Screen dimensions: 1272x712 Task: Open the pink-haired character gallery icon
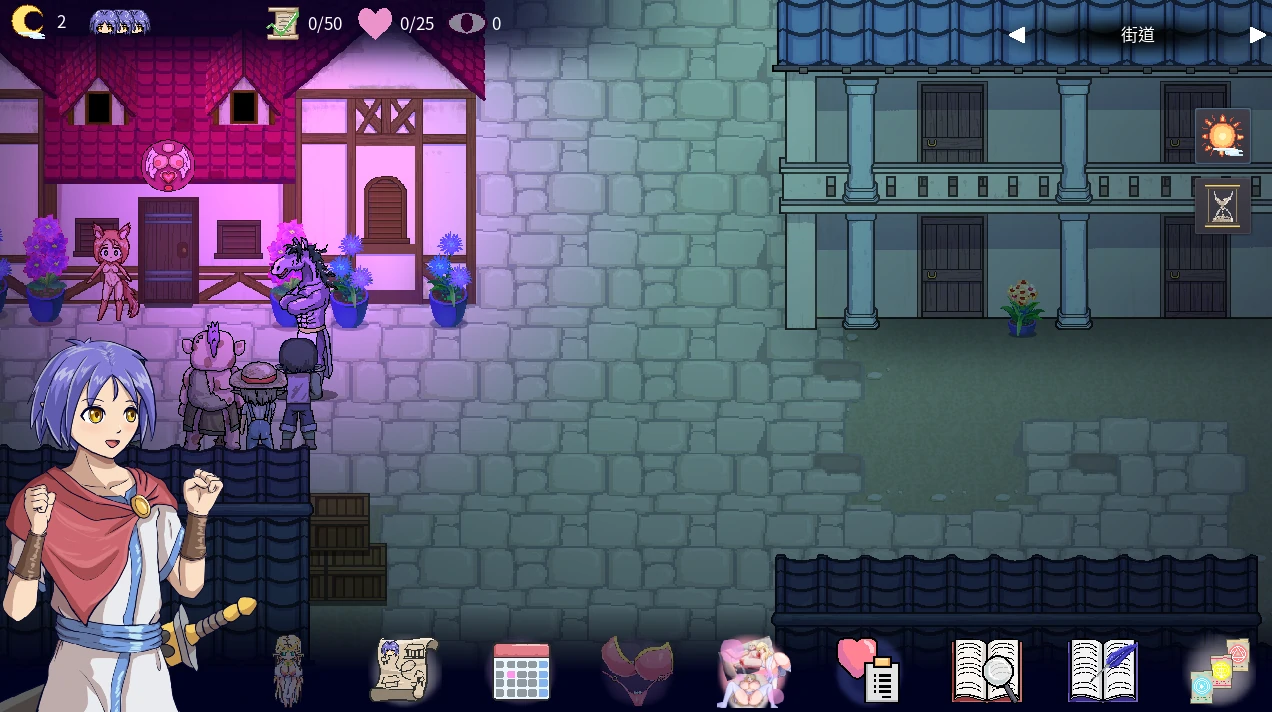pos(753,670)
